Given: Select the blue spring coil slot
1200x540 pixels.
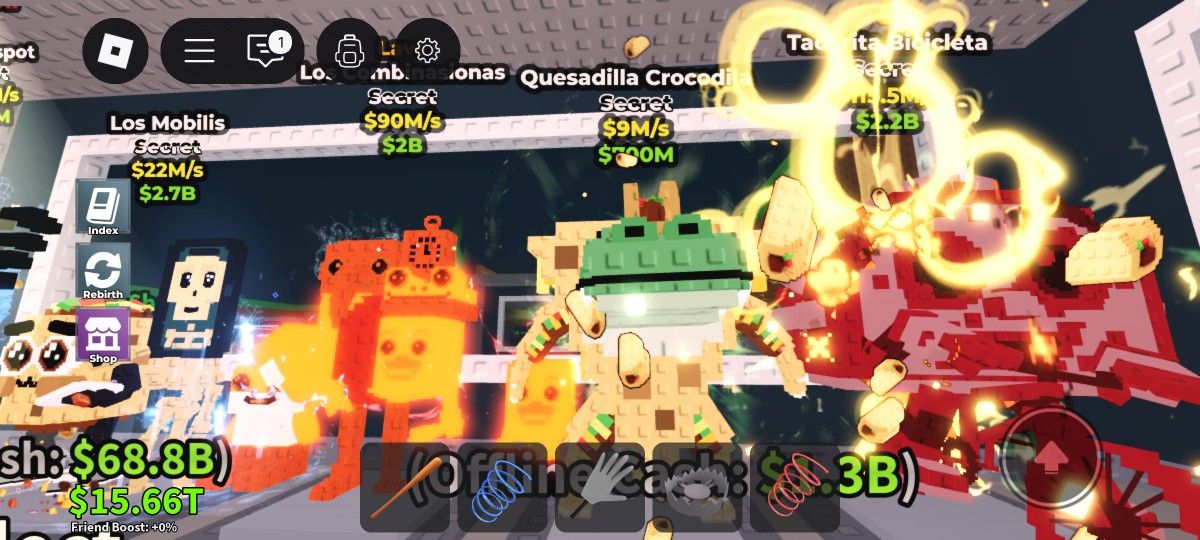Looking at the screenshot, I should (x=502, y=487).
